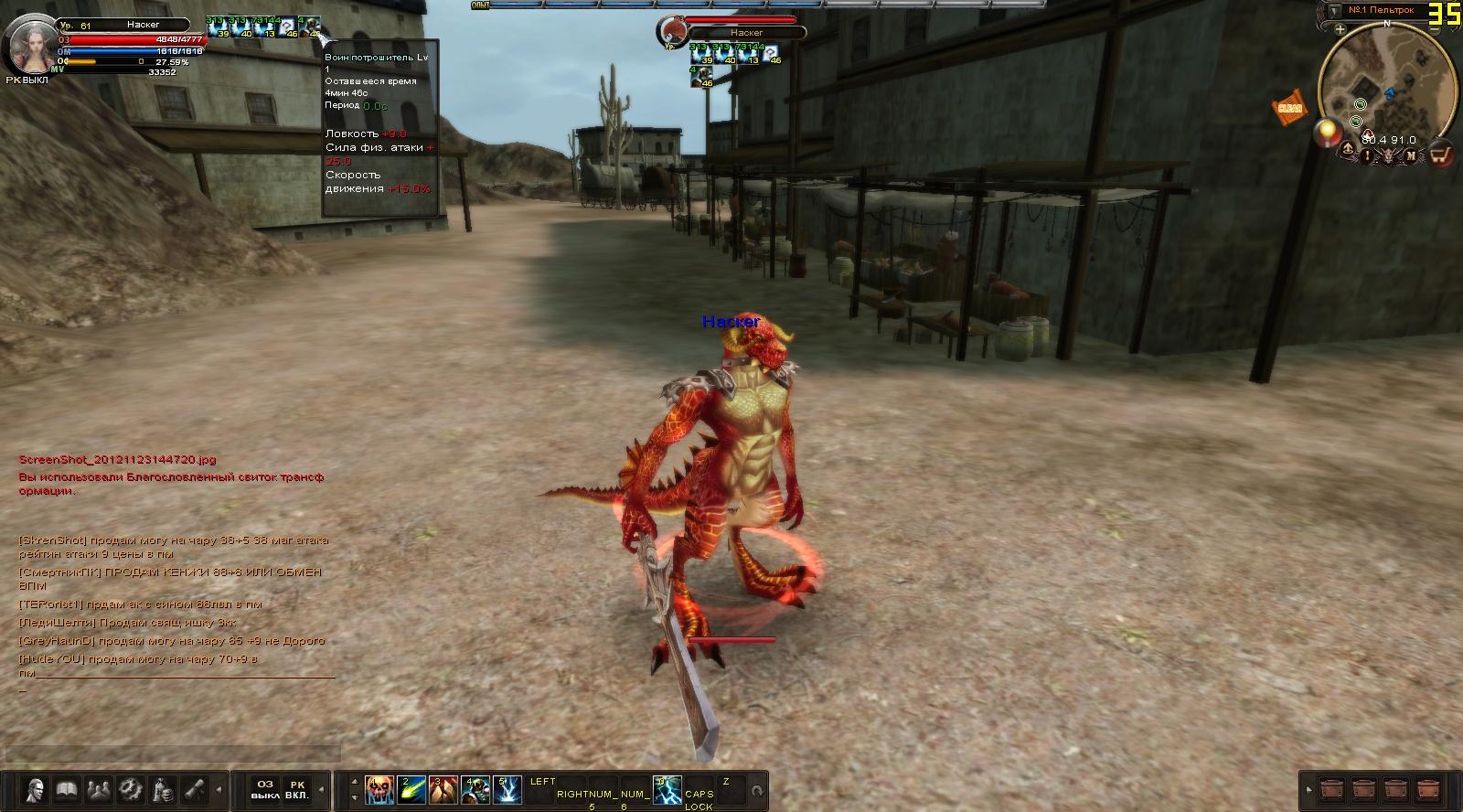This screenshot has height=812, width=1463.
Task: Toggle the PK вкл button
Action: pyautogui.click(x=297, y=789)
